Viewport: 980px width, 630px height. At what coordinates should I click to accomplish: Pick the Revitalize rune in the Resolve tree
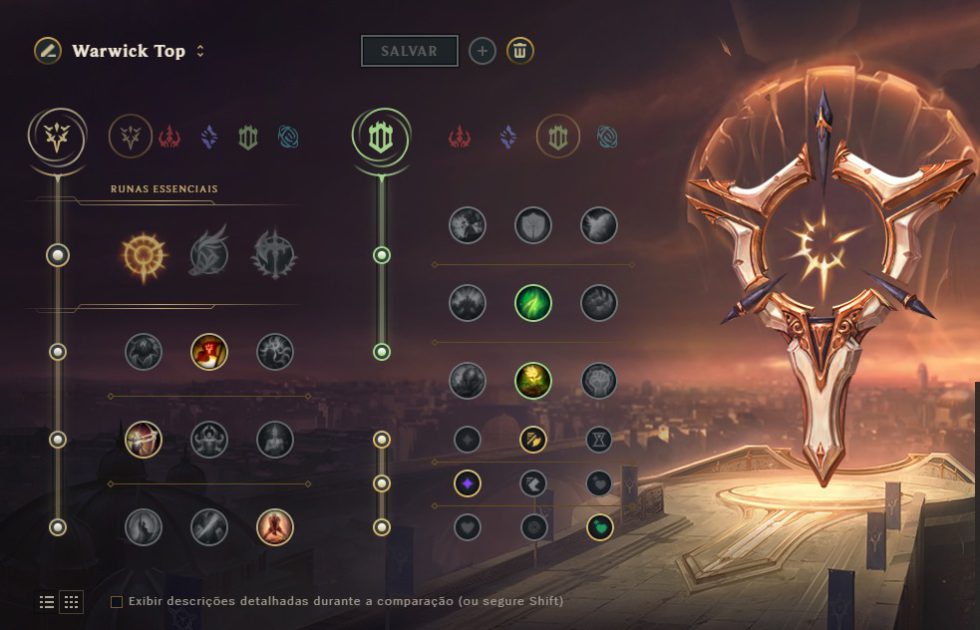coord(533,380)
